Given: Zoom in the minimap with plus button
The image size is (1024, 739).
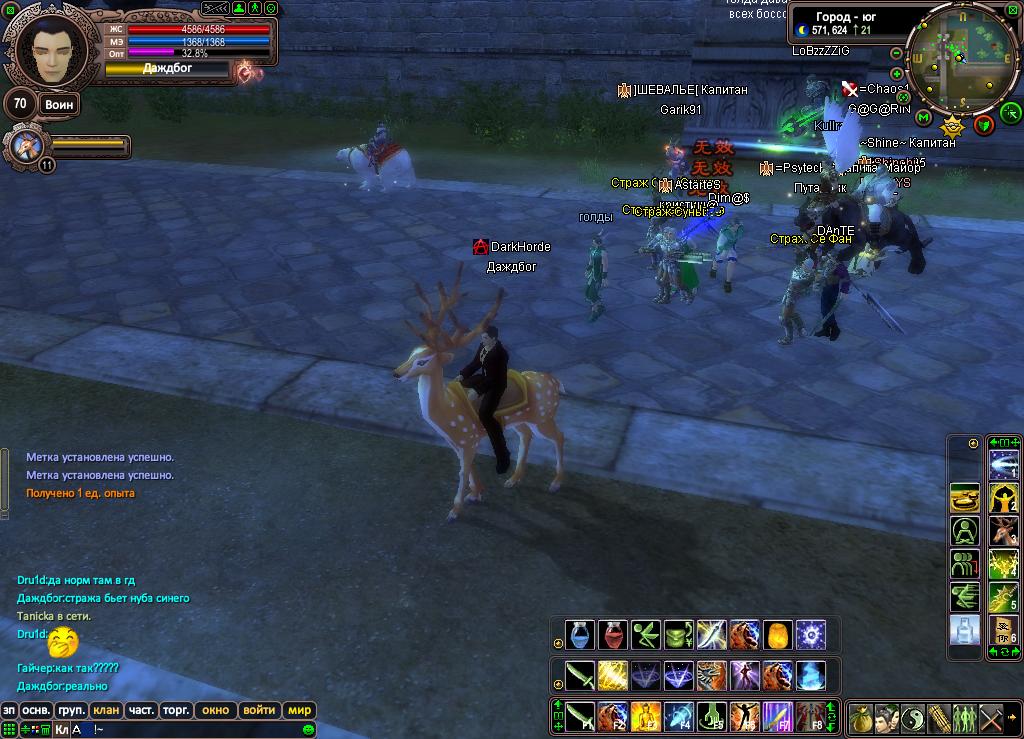Looking at the screenshot, I should pyautogui.click(x=896, y=74).
